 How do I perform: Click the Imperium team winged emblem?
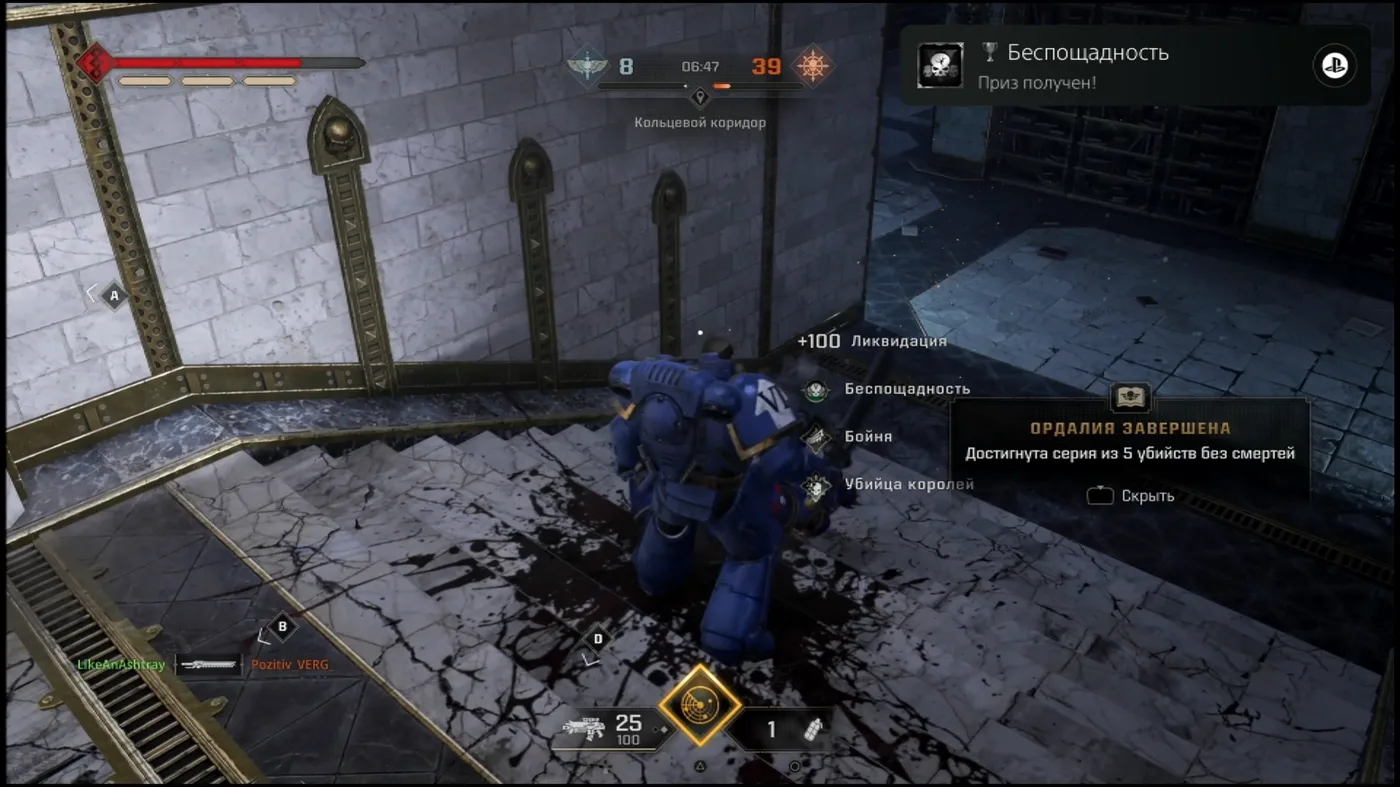point(586,67)
